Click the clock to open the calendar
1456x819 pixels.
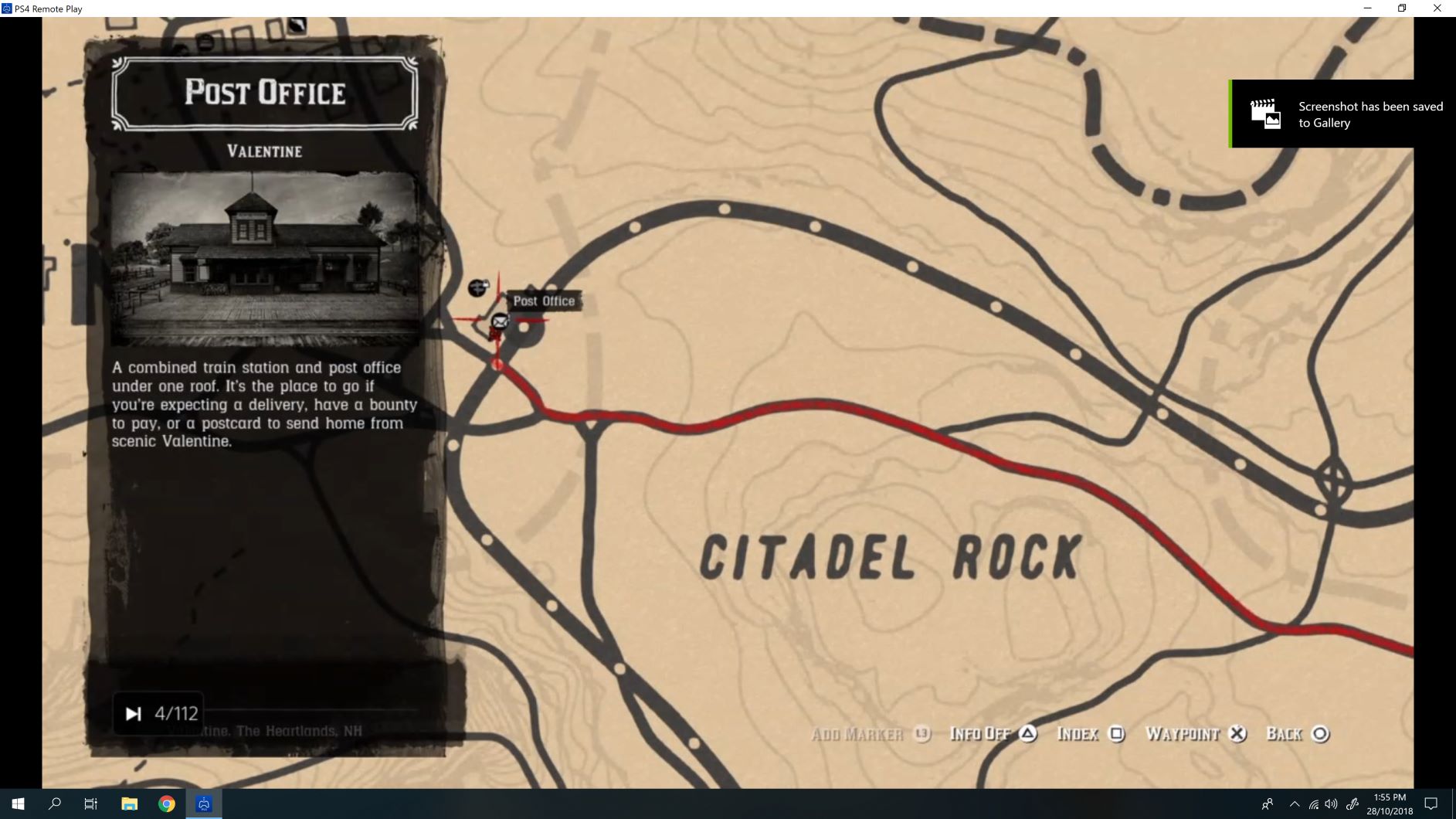pyautogui.click(x=1388, y=804)
